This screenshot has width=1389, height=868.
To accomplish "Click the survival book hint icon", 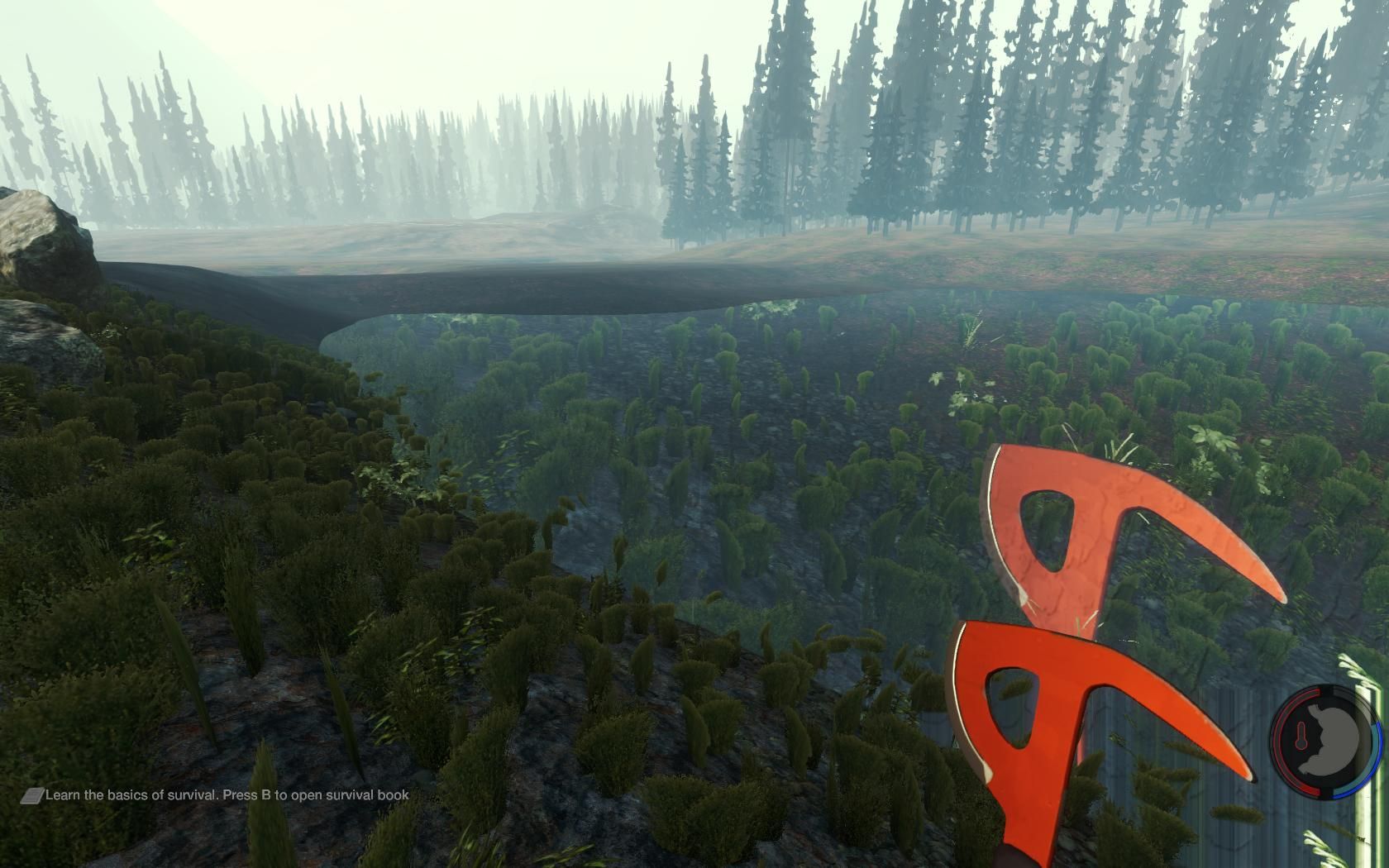I will [x=32, y=795].
